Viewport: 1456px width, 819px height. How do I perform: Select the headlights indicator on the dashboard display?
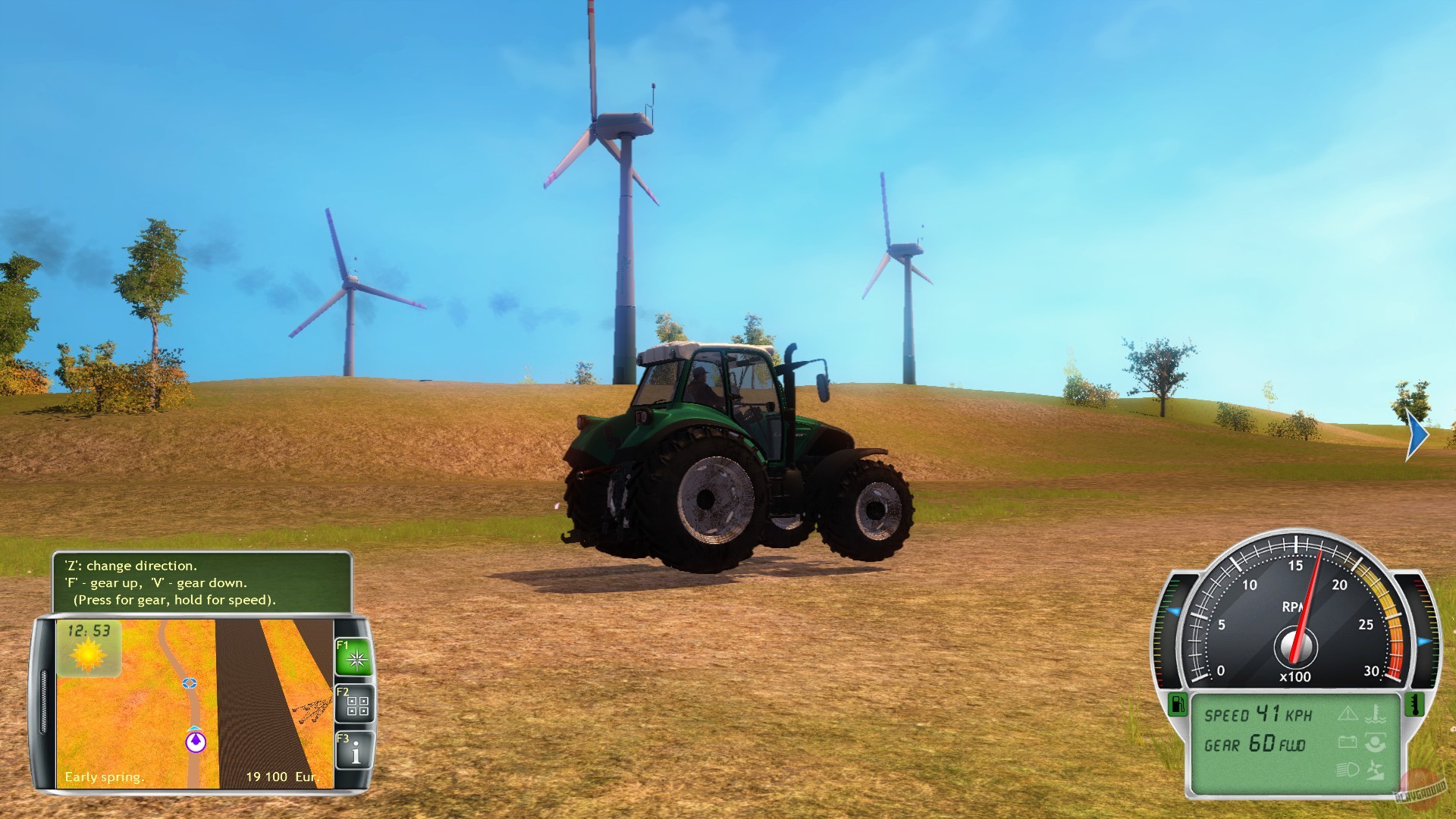(x=1349, y=770)
